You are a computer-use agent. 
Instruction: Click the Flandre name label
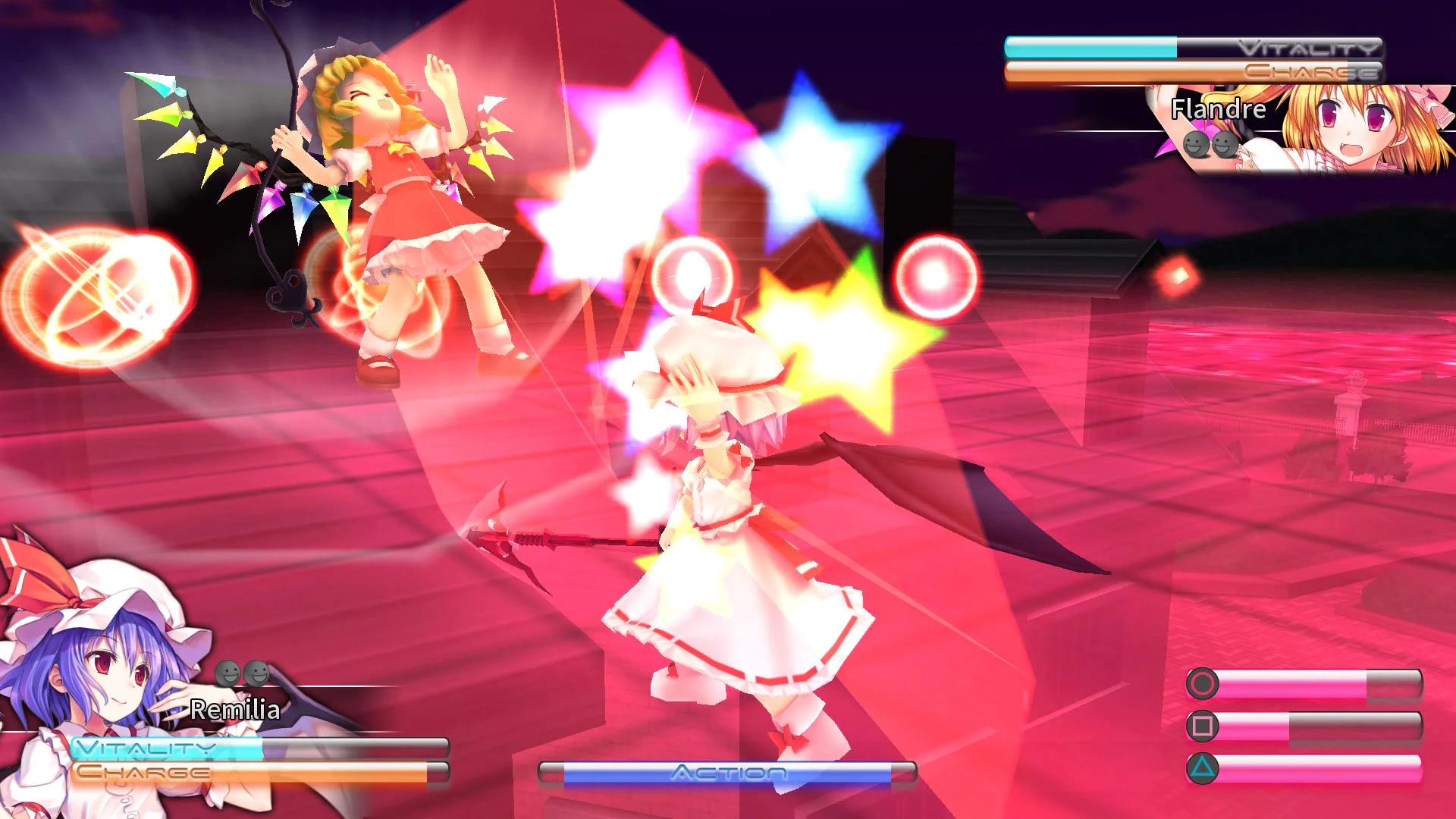1217,110
